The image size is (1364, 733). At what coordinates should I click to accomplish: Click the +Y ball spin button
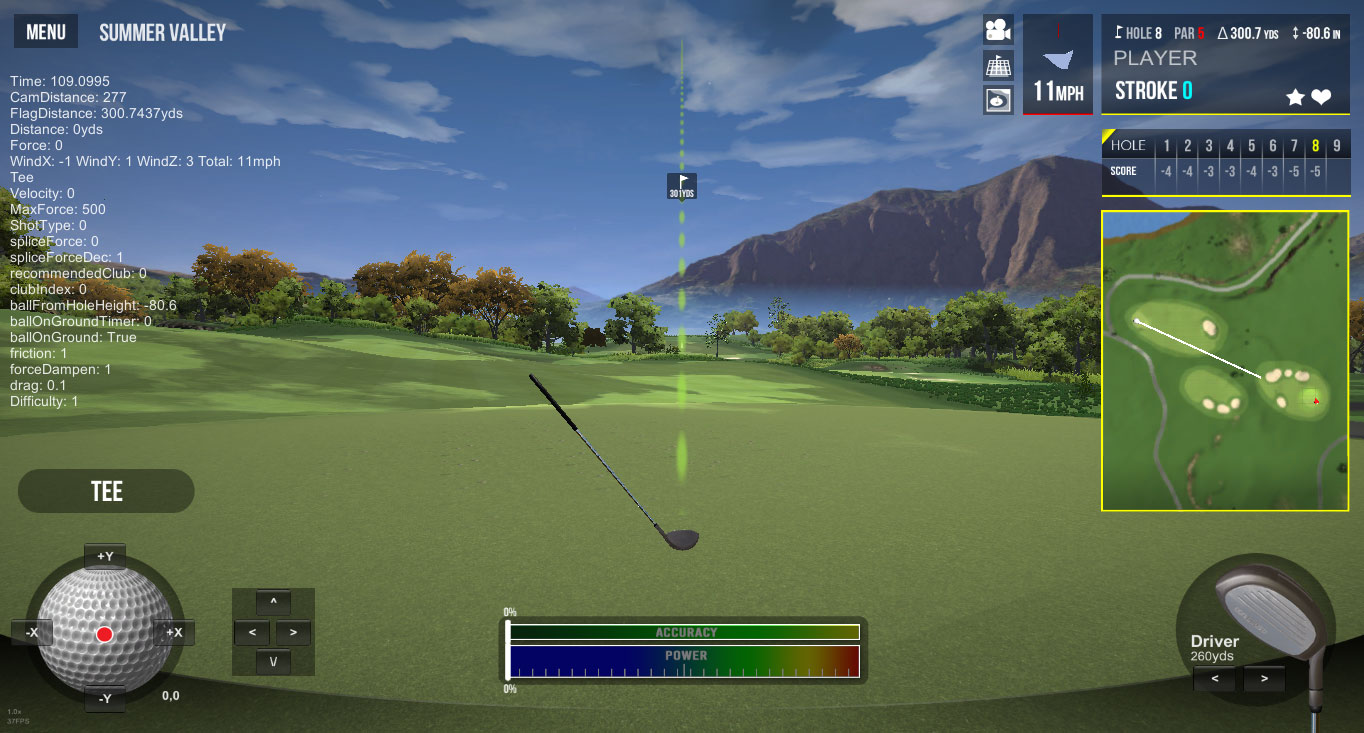(x=105, y=556)
